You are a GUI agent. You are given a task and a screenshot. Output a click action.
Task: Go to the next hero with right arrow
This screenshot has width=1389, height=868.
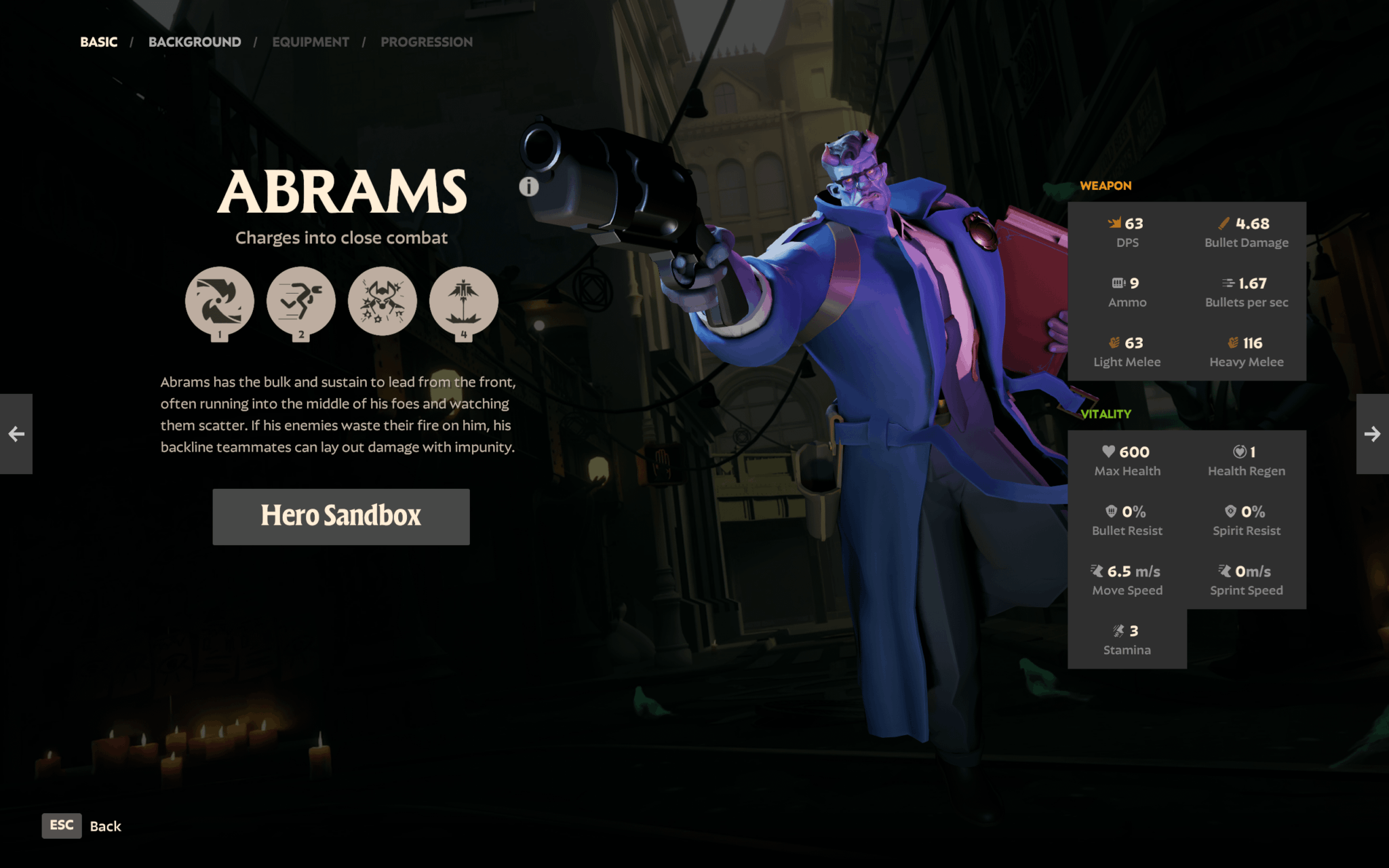[1372, 434]
